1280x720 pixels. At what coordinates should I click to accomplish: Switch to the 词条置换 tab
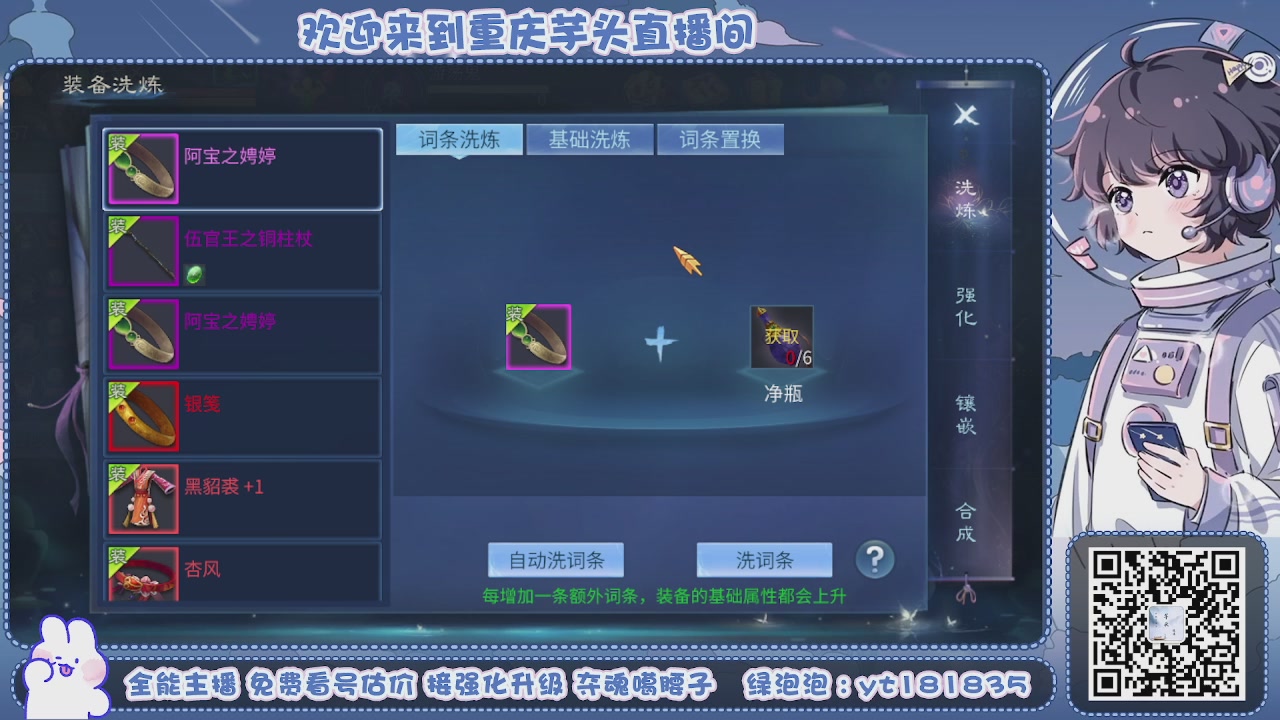tap(721, 139)
